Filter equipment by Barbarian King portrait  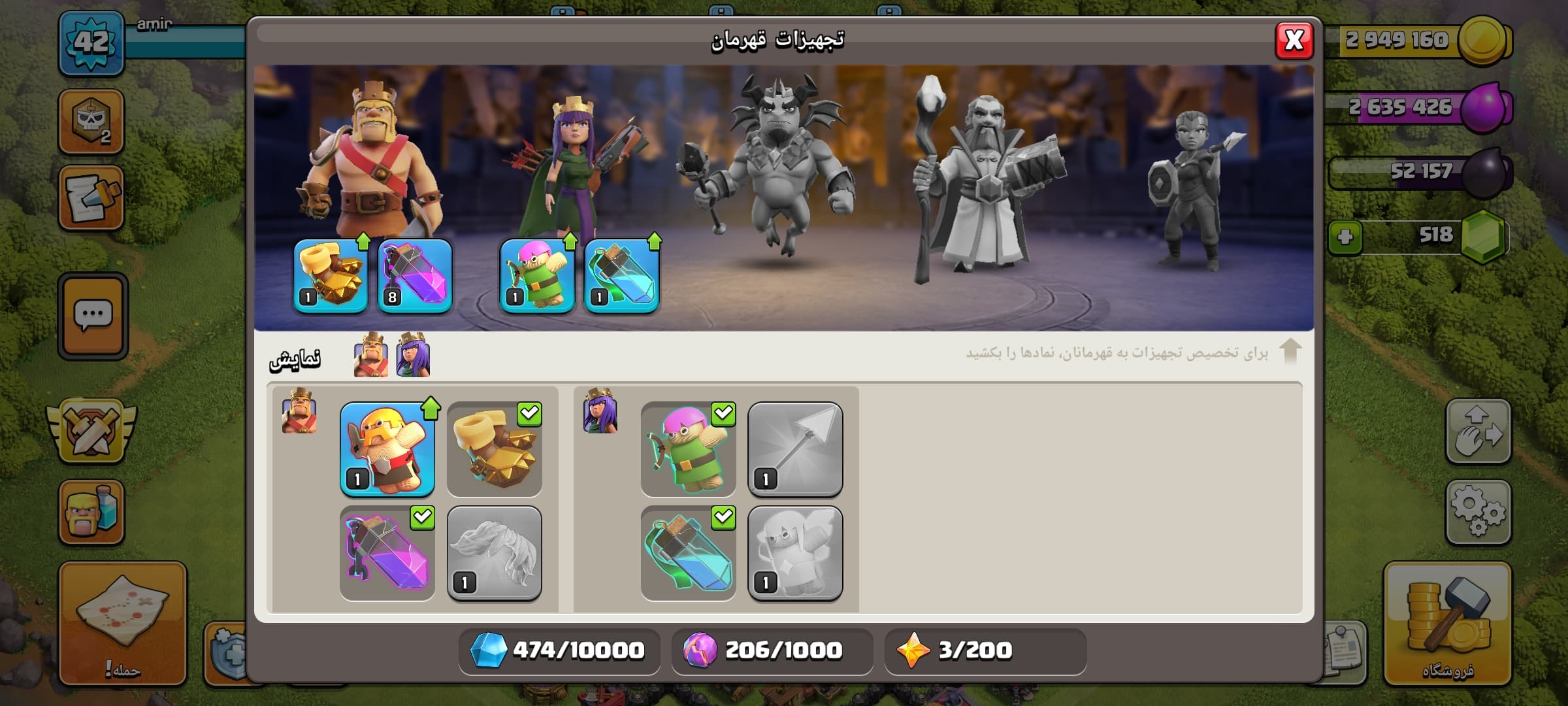(x=370, y=355)
